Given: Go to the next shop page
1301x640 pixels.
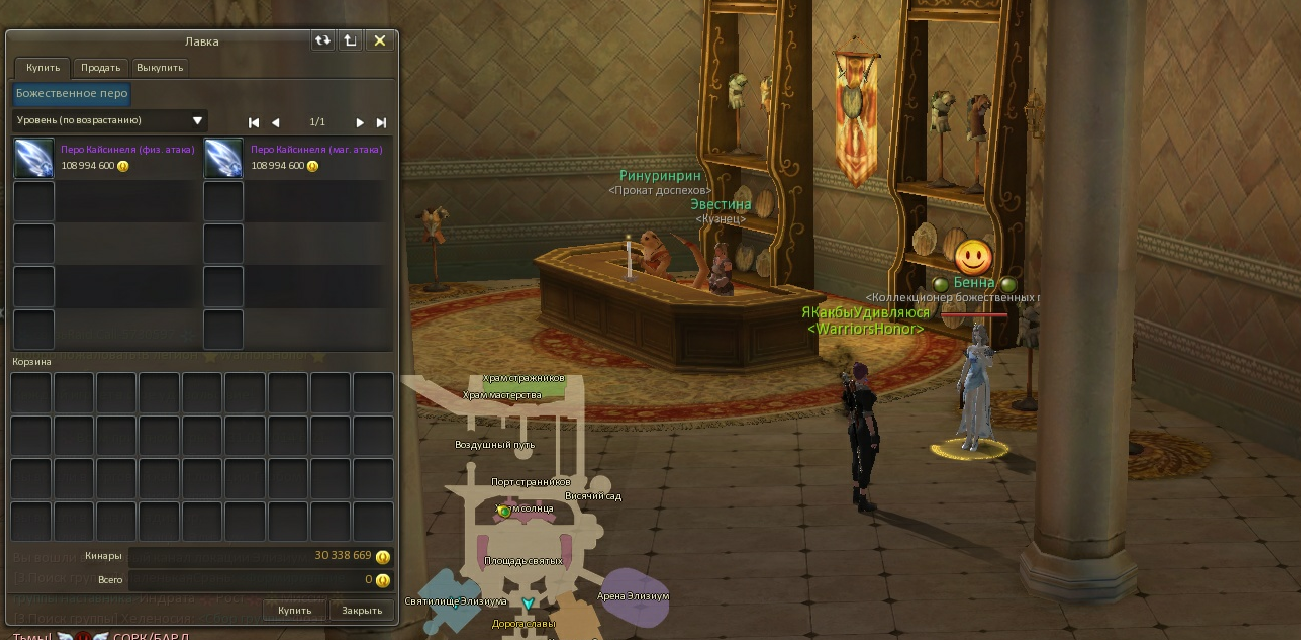Looking at the screenshot, I should pyautogui.click(x=360, y=122).
